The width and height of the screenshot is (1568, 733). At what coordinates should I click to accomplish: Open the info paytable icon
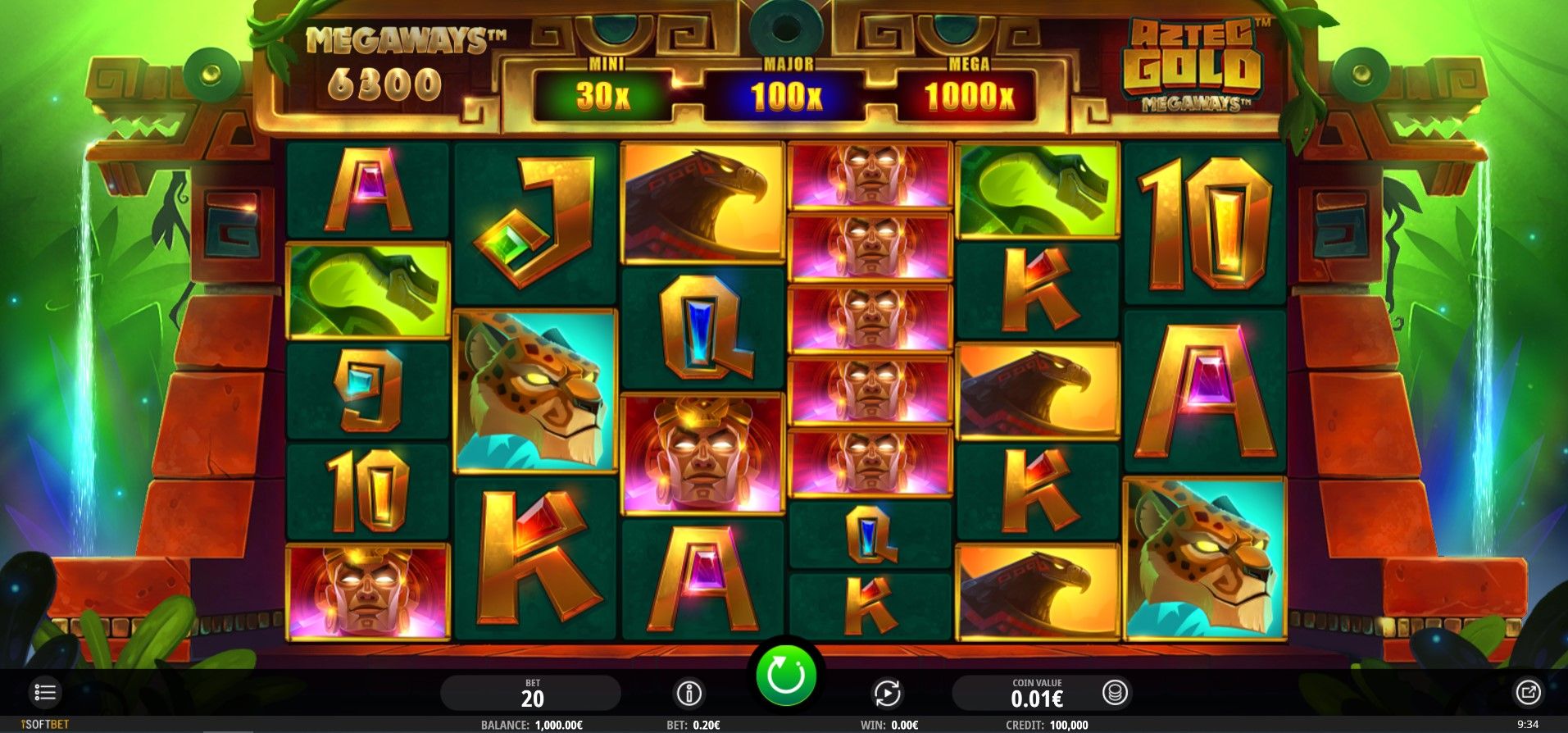pyautogui.click(x=689, y=694)
